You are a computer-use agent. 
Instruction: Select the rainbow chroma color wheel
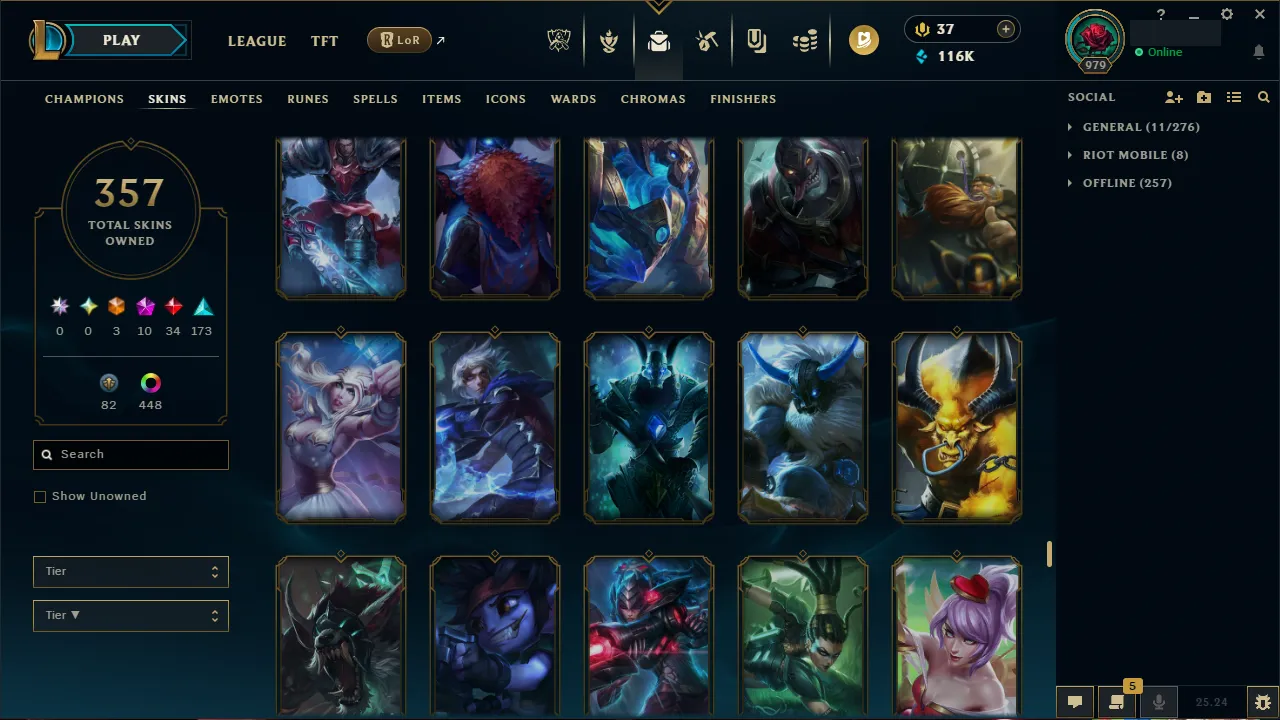tap(150, 382)
